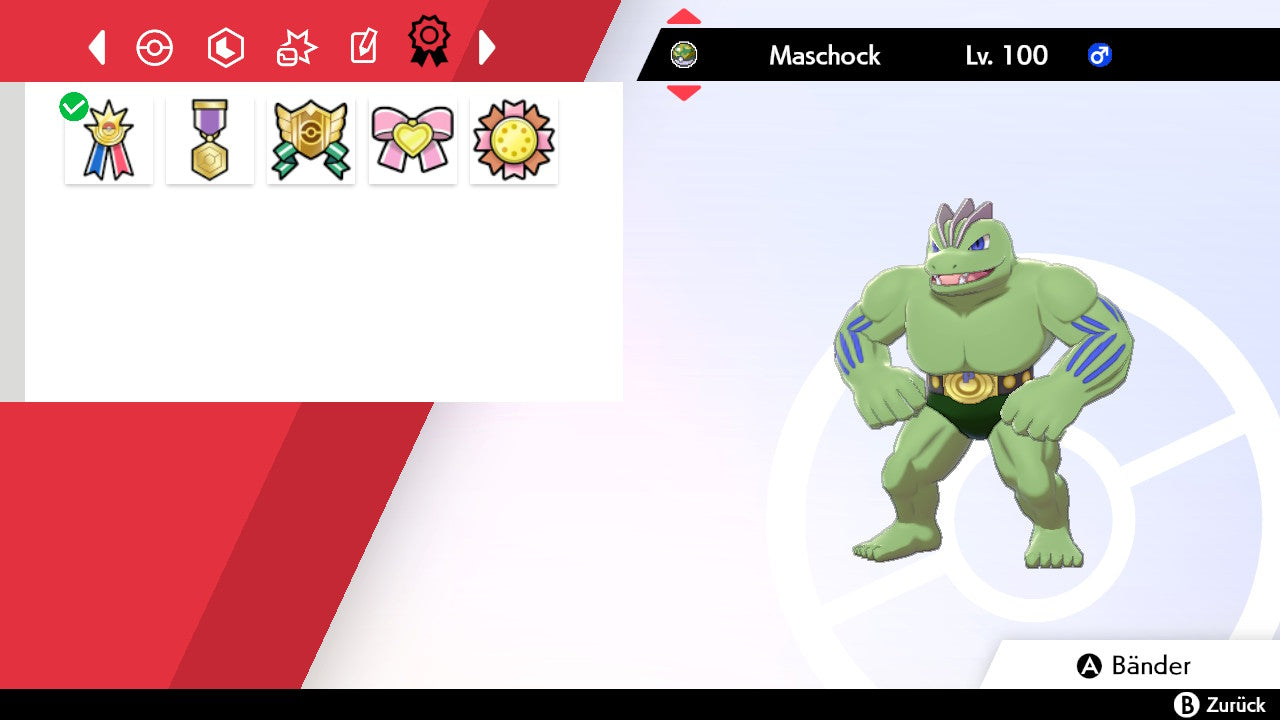
Task: Select the checked star champion ribbon
Action: coord(109,140)
